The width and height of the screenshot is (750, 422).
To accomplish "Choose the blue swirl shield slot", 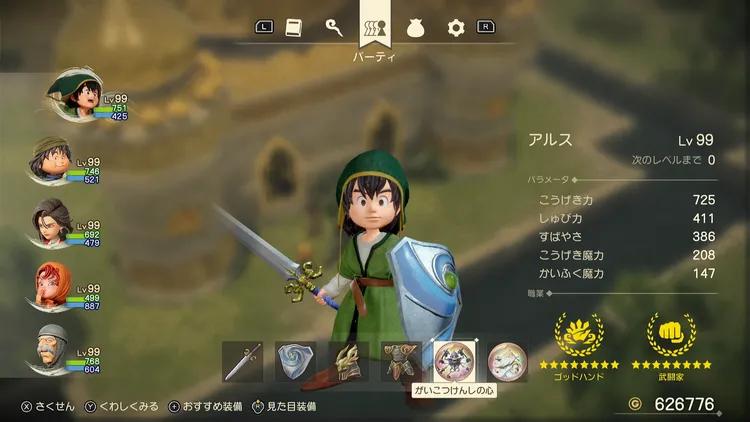I will click(296, 361).
